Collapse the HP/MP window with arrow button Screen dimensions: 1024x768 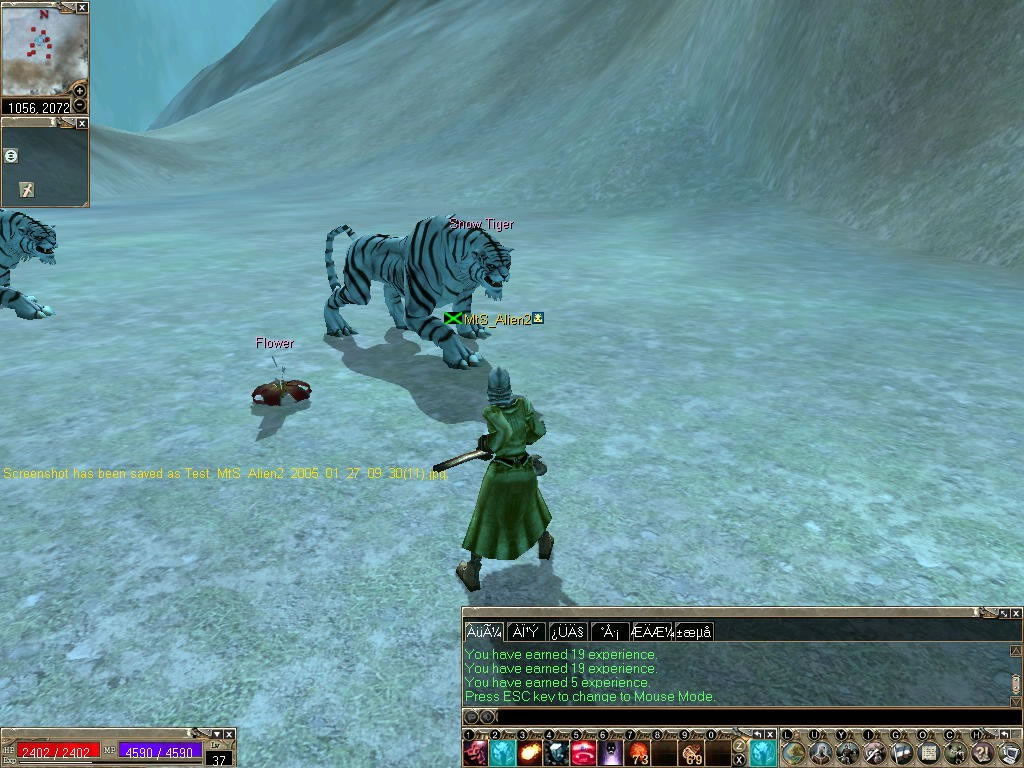(217, 735)
